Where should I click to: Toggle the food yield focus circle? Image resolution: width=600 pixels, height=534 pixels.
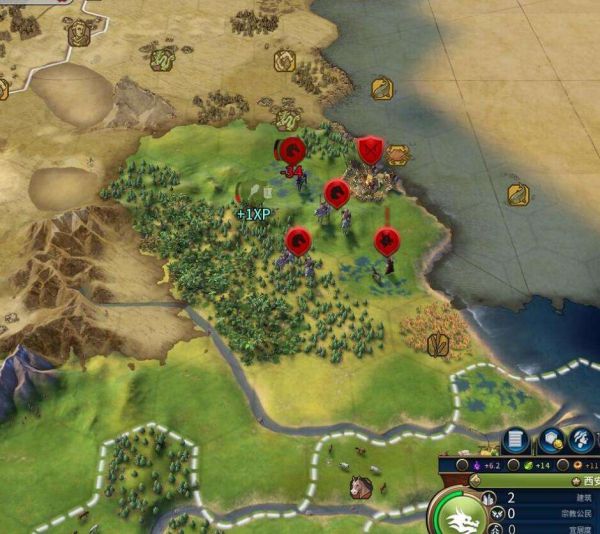click(513, 466)
